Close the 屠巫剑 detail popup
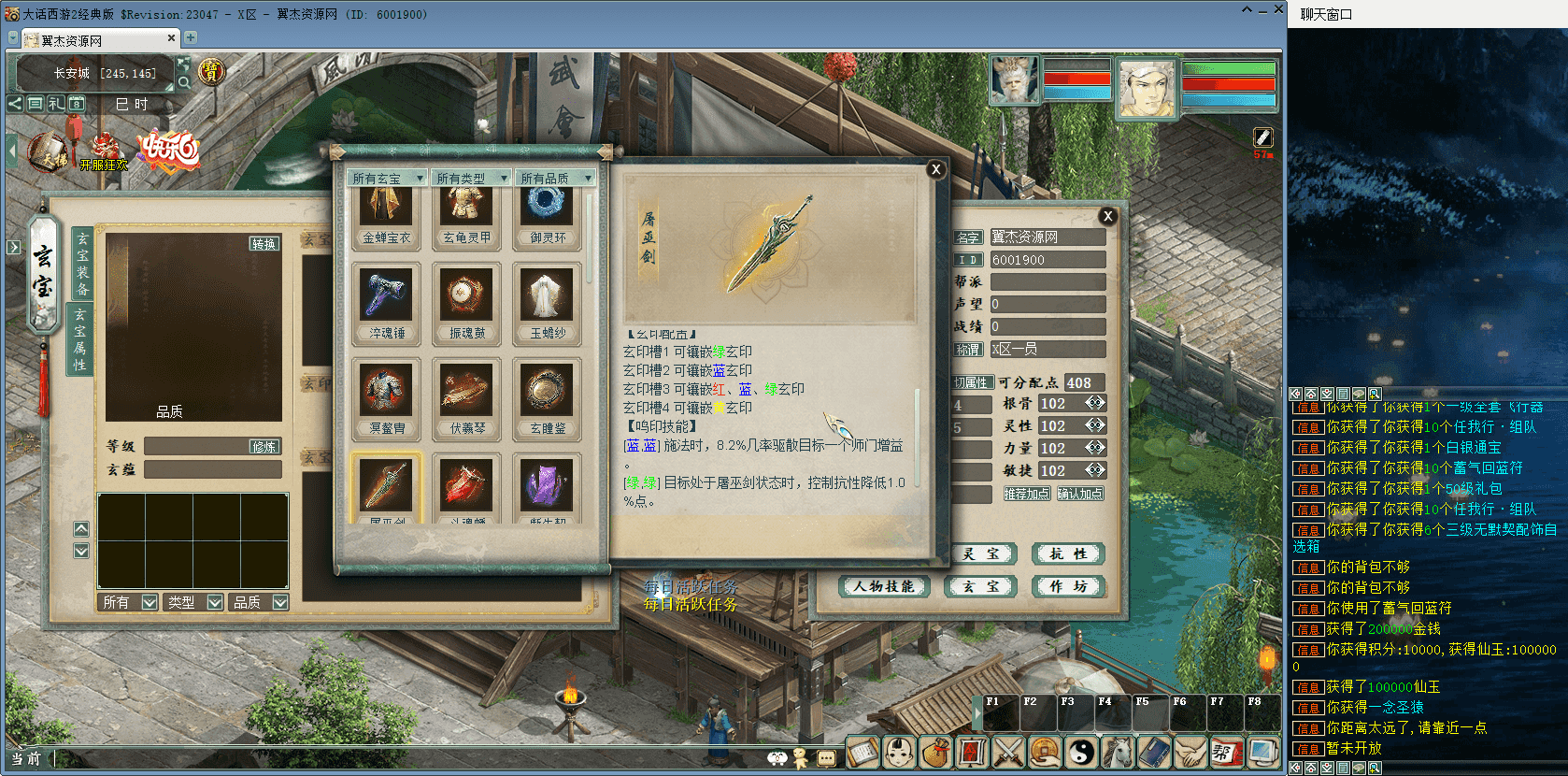 point(935,169)
